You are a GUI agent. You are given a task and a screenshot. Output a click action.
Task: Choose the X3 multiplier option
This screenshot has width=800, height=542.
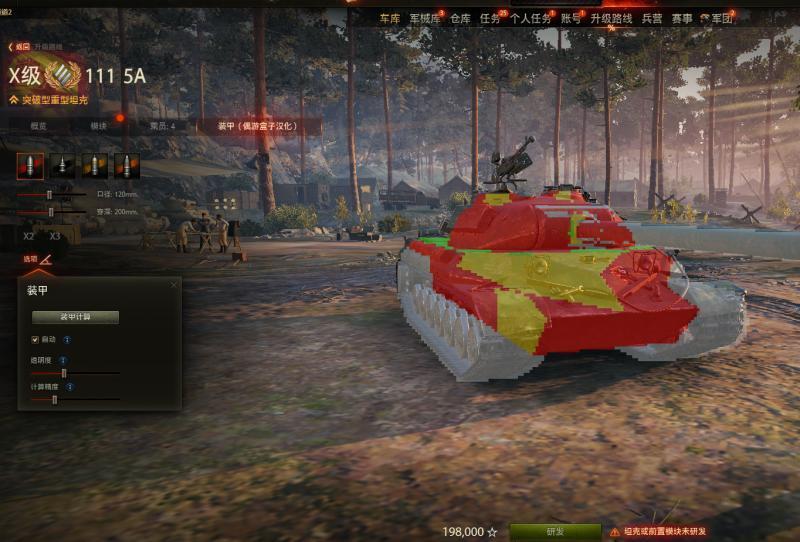[55, 236]
